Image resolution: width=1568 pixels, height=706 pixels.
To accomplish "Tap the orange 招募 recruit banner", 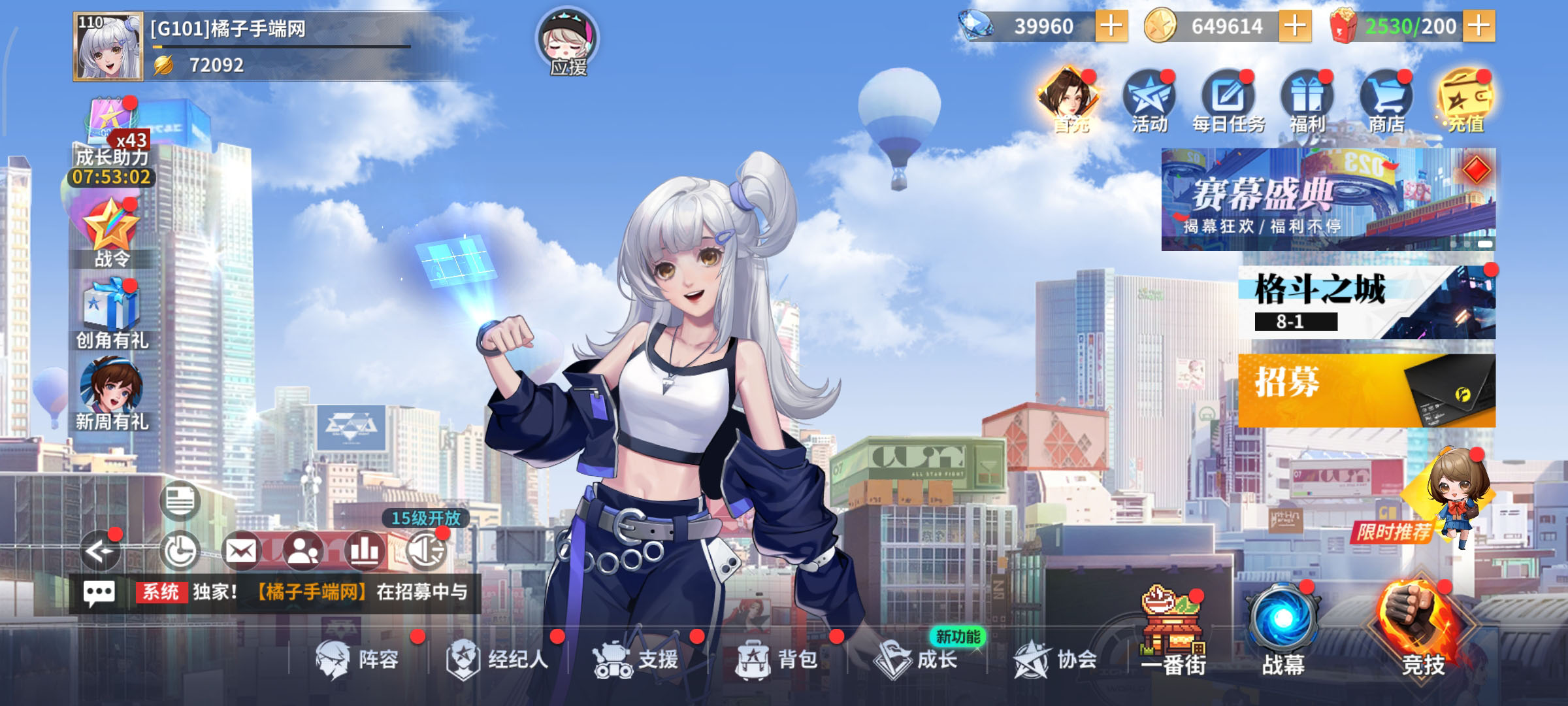I will coord(1366,390).
